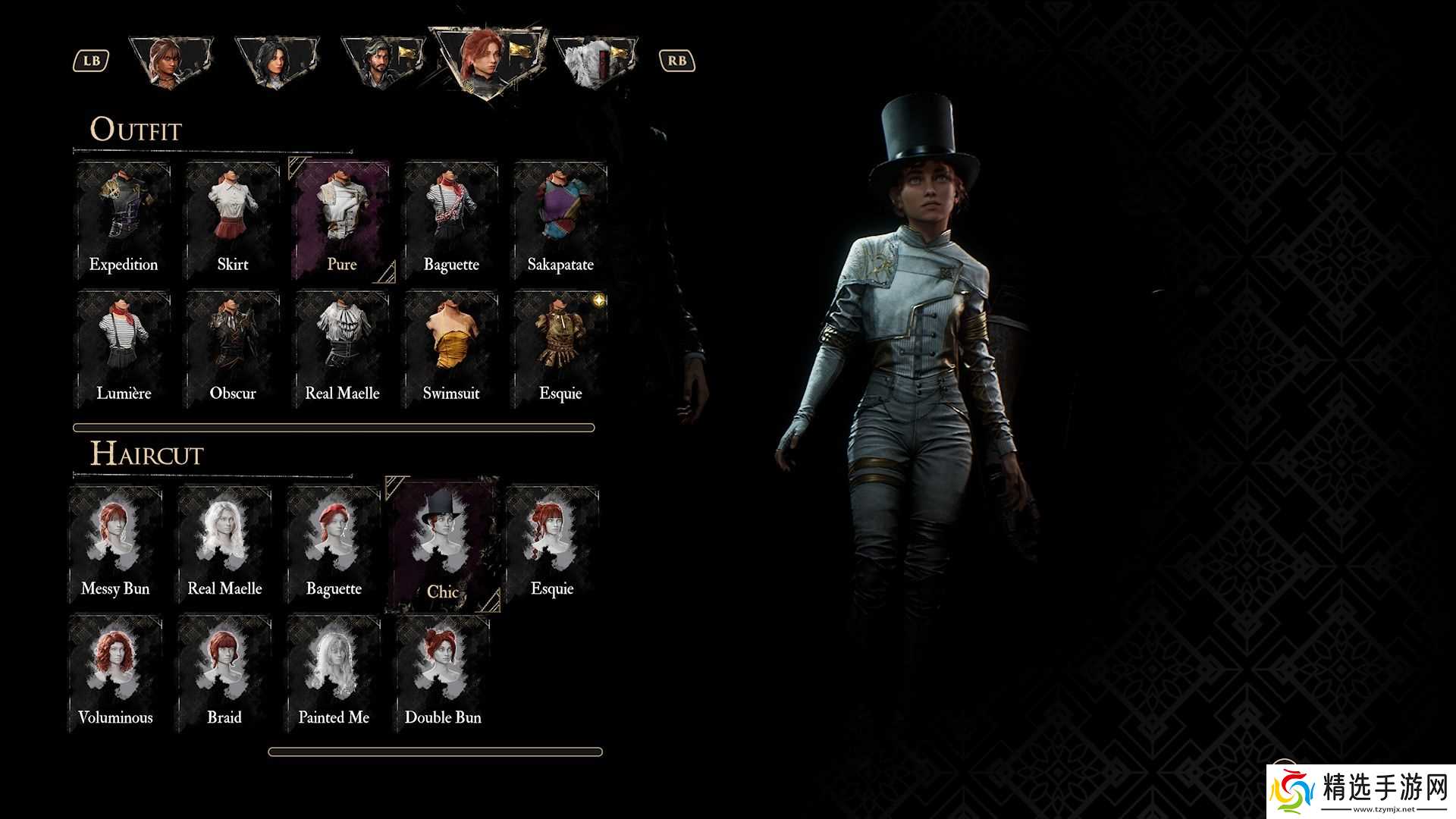Choose the Esquie outfit tile

click(x=560, y=350)
